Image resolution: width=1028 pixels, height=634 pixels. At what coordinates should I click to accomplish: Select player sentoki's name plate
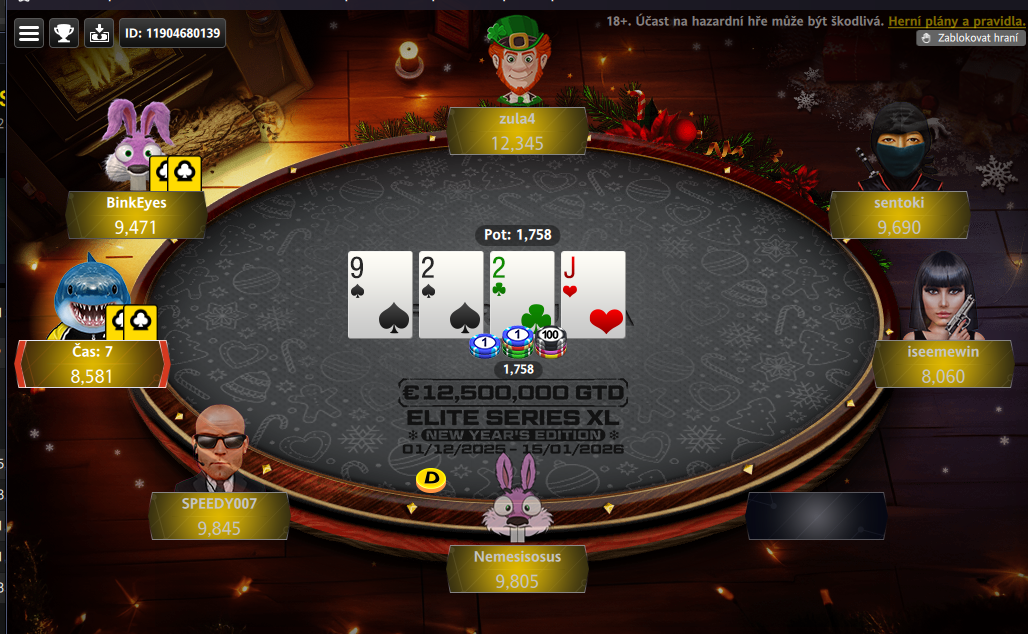pyautogui.click(x=899, y=214)
